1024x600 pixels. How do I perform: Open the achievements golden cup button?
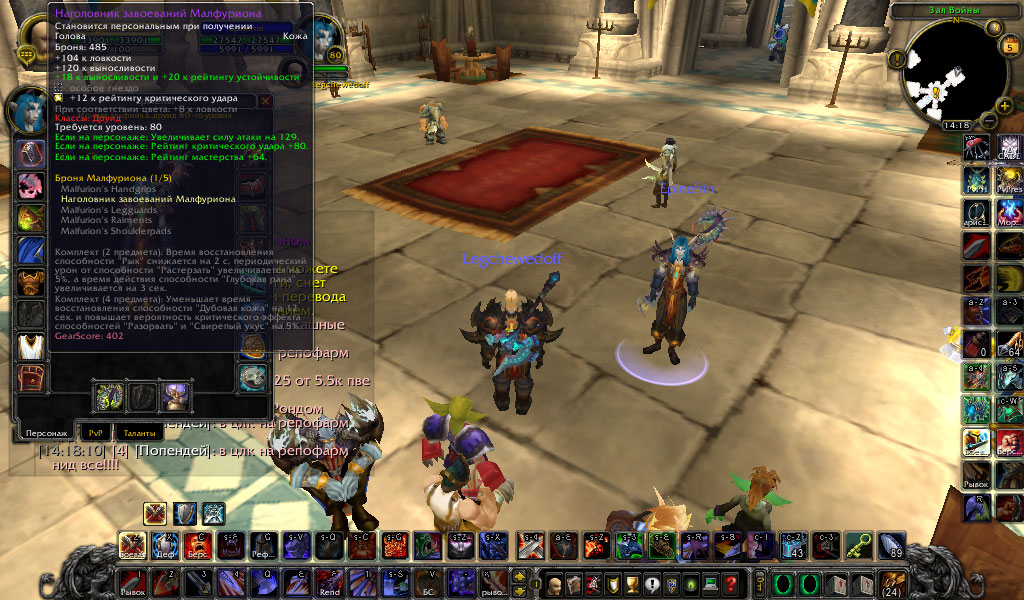coord(631,584)
